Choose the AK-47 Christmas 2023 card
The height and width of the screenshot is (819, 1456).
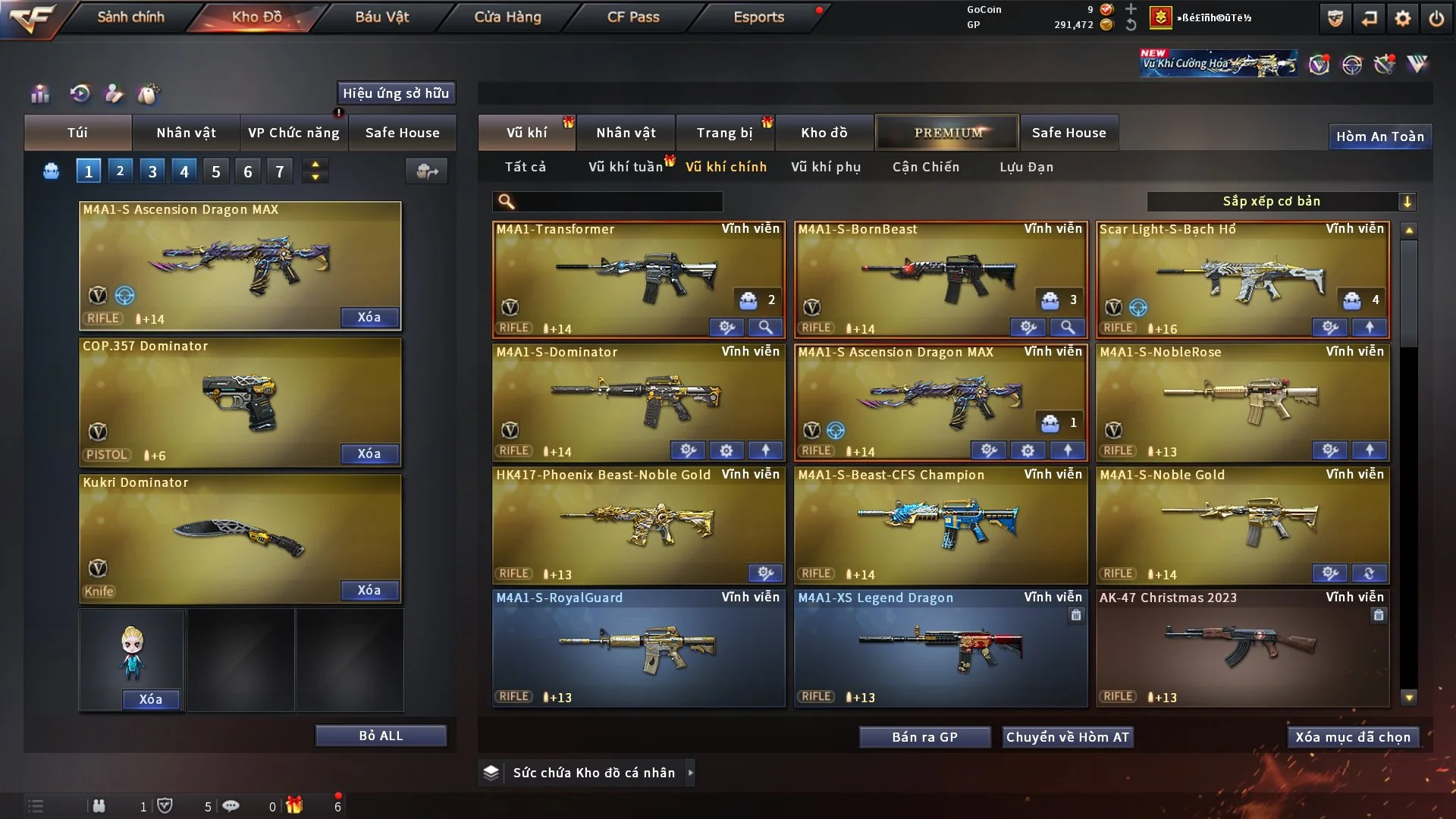pyautogui.click(x=1242, y=648)
